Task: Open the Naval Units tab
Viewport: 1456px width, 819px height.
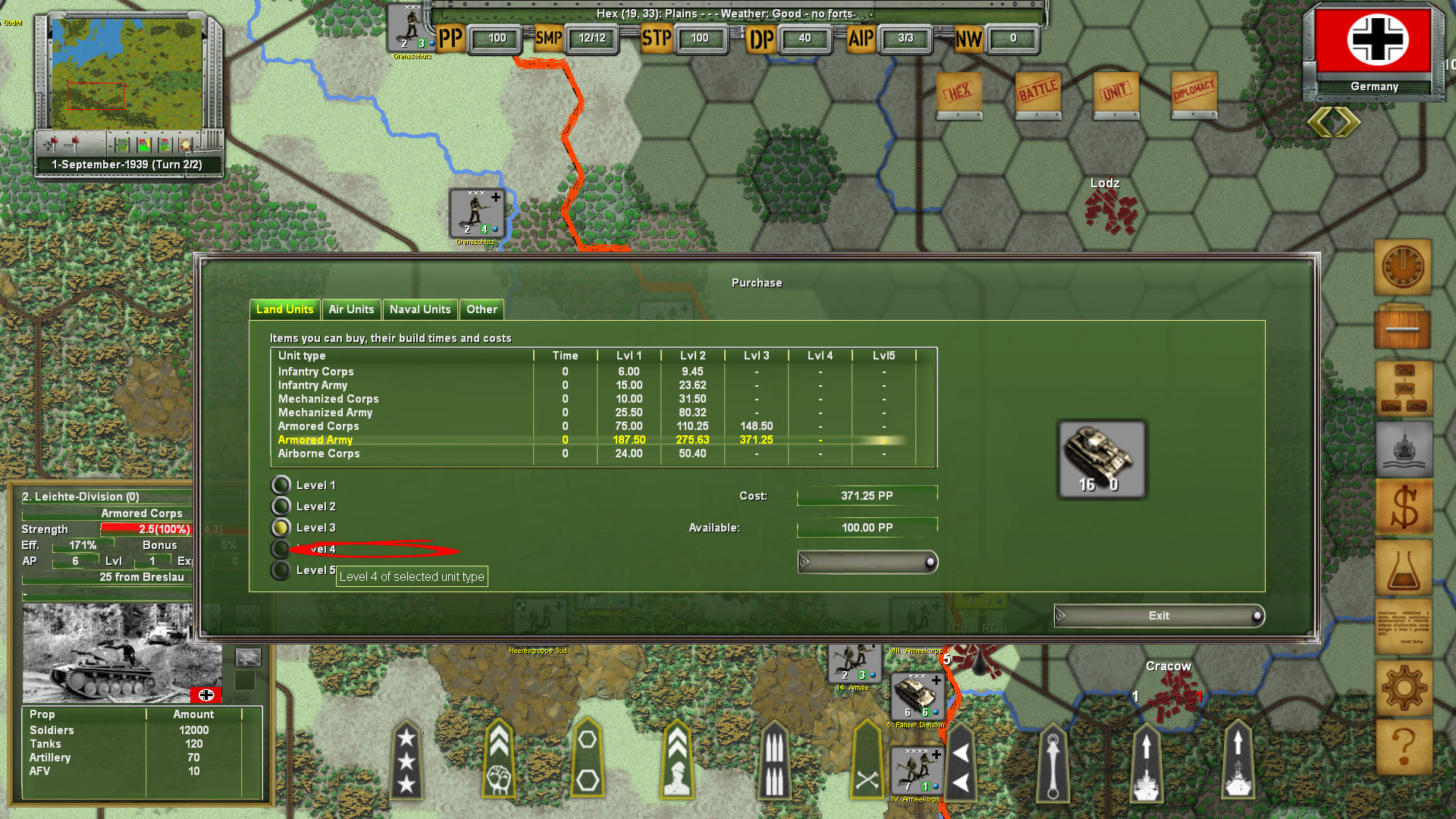Action: (419, 309)
